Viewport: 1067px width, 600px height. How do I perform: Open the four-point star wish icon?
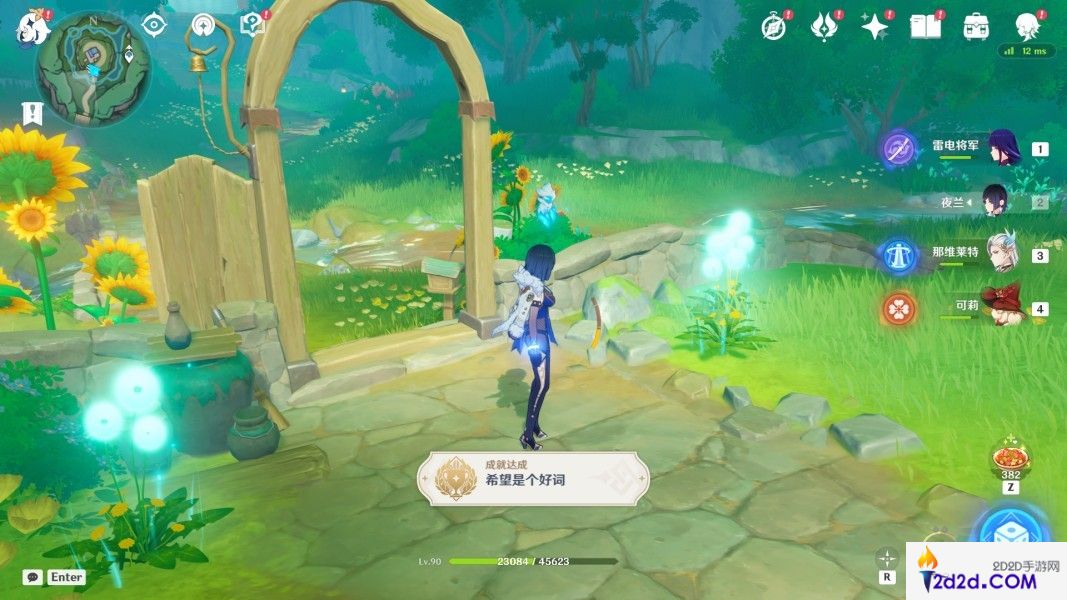click(875, 27)
